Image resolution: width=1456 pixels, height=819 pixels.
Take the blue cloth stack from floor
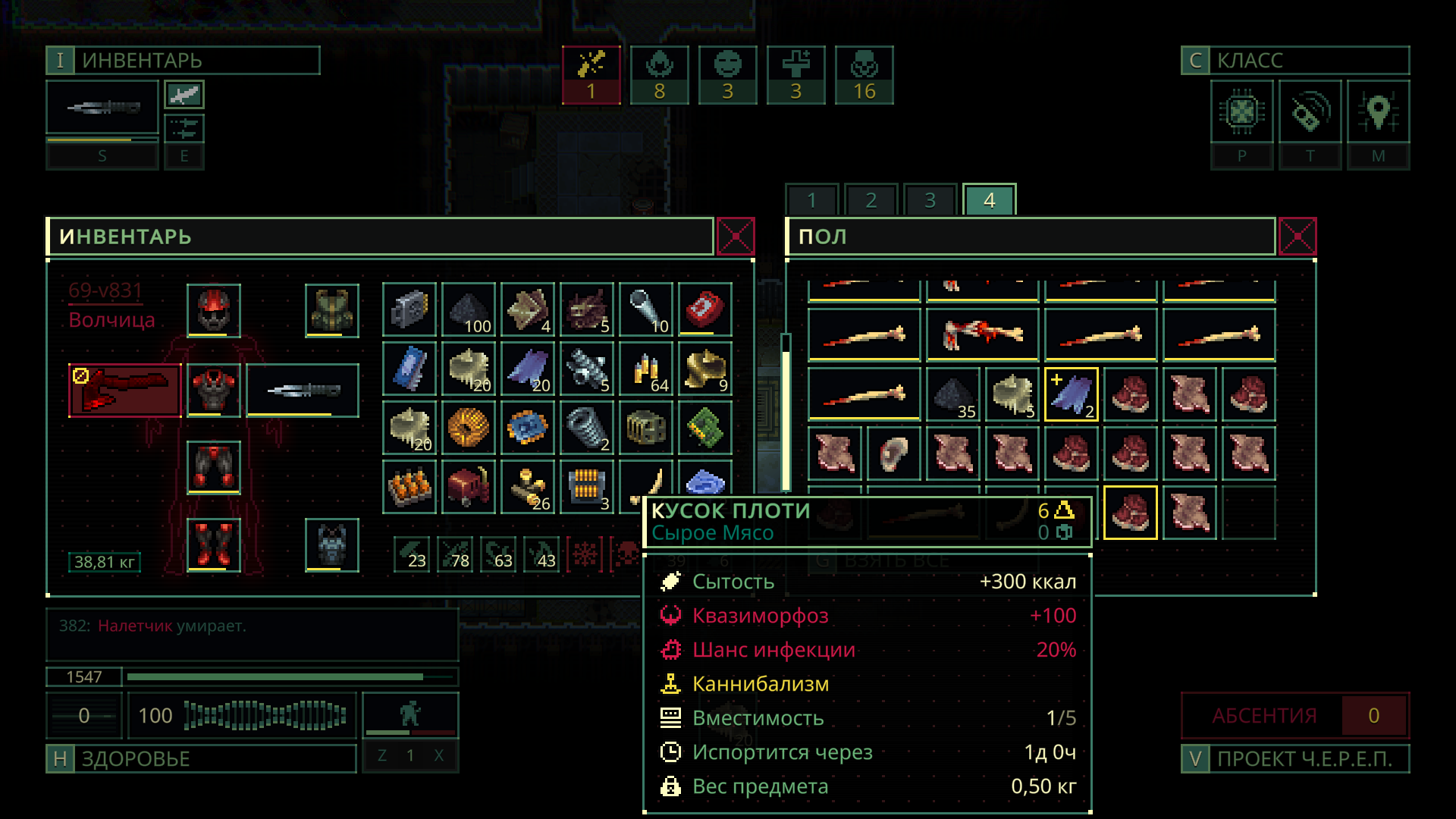point(1071,394)
